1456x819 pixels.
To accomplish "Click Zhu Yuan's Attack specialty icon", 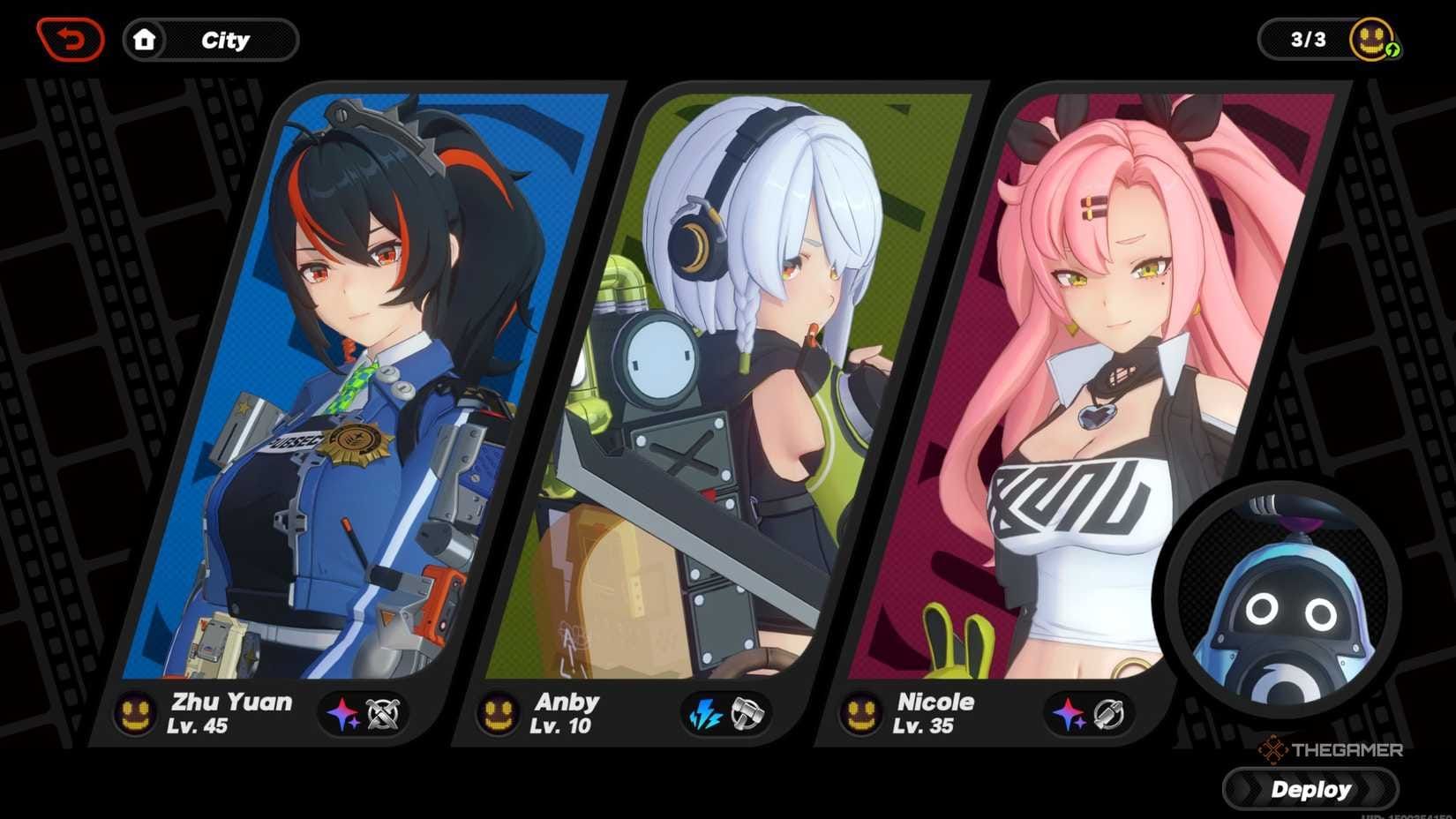I will click(x=383, y=715).
